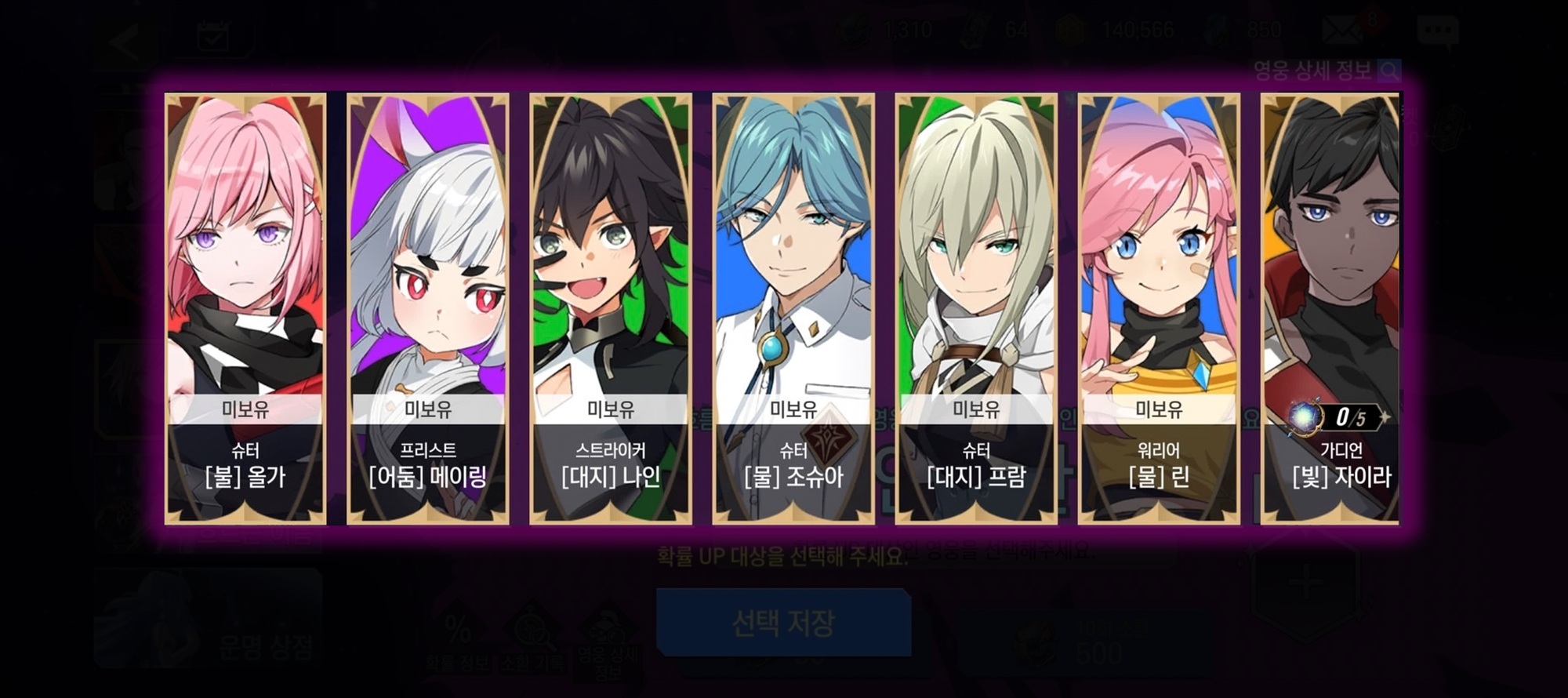Image resolution: width=1568 pixels, height=698 pixels.
Task: Pick the [대지] 나인 striker card
Action: [x=611, y=308]
